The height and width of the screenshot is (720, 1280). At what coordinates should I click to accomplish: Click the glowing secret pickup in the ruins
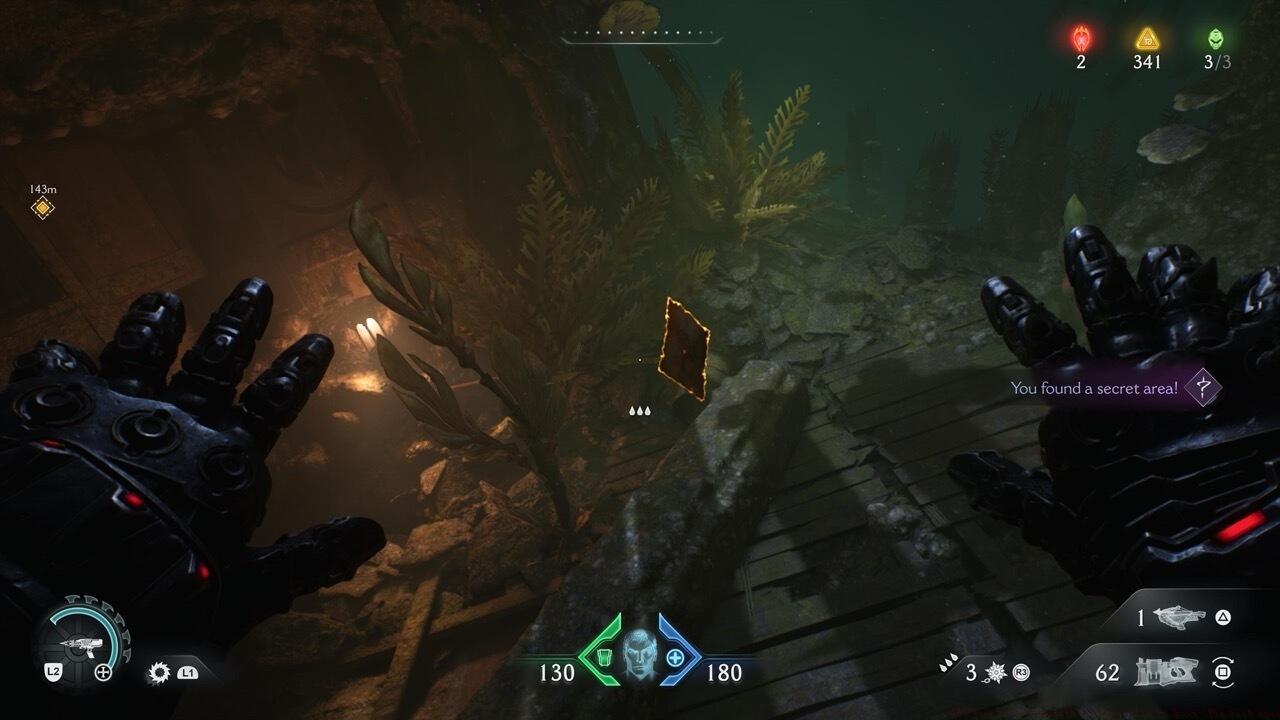point(684,348)
